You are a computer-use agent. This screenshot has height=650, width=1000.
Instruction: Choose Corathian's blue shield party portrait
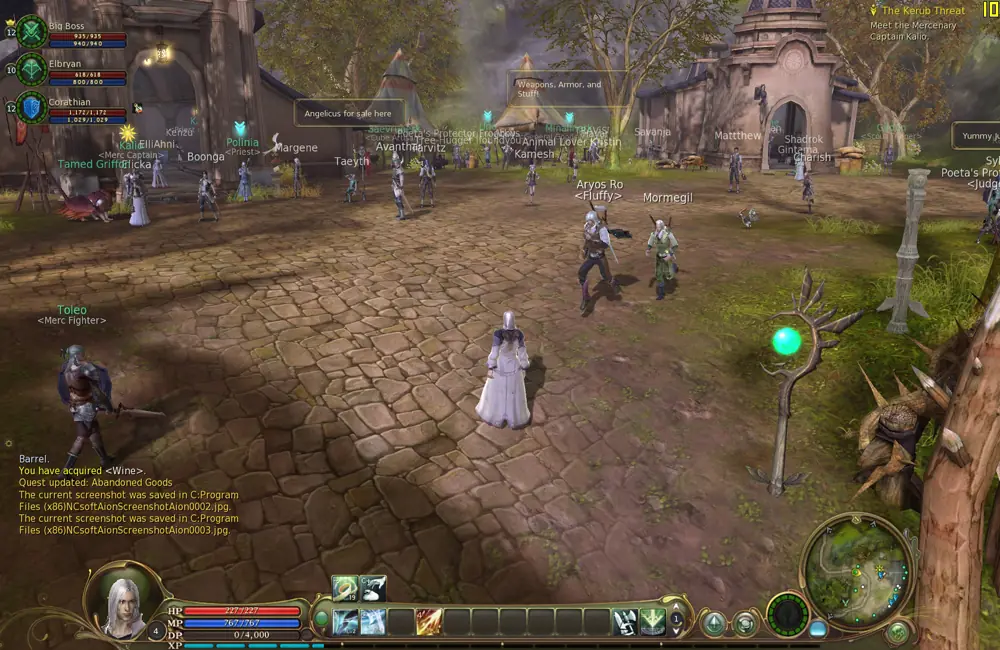(32, 107)
